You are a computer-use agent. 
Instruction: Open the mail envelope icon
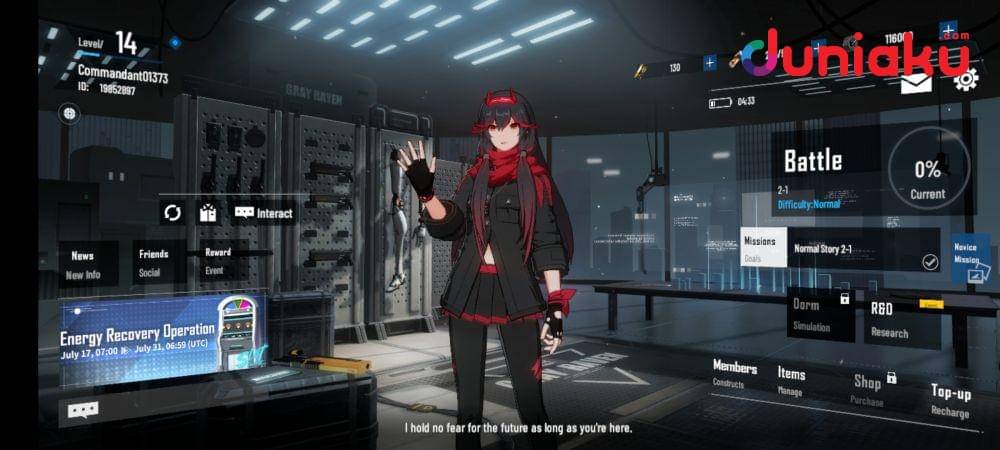click(916, 84)
